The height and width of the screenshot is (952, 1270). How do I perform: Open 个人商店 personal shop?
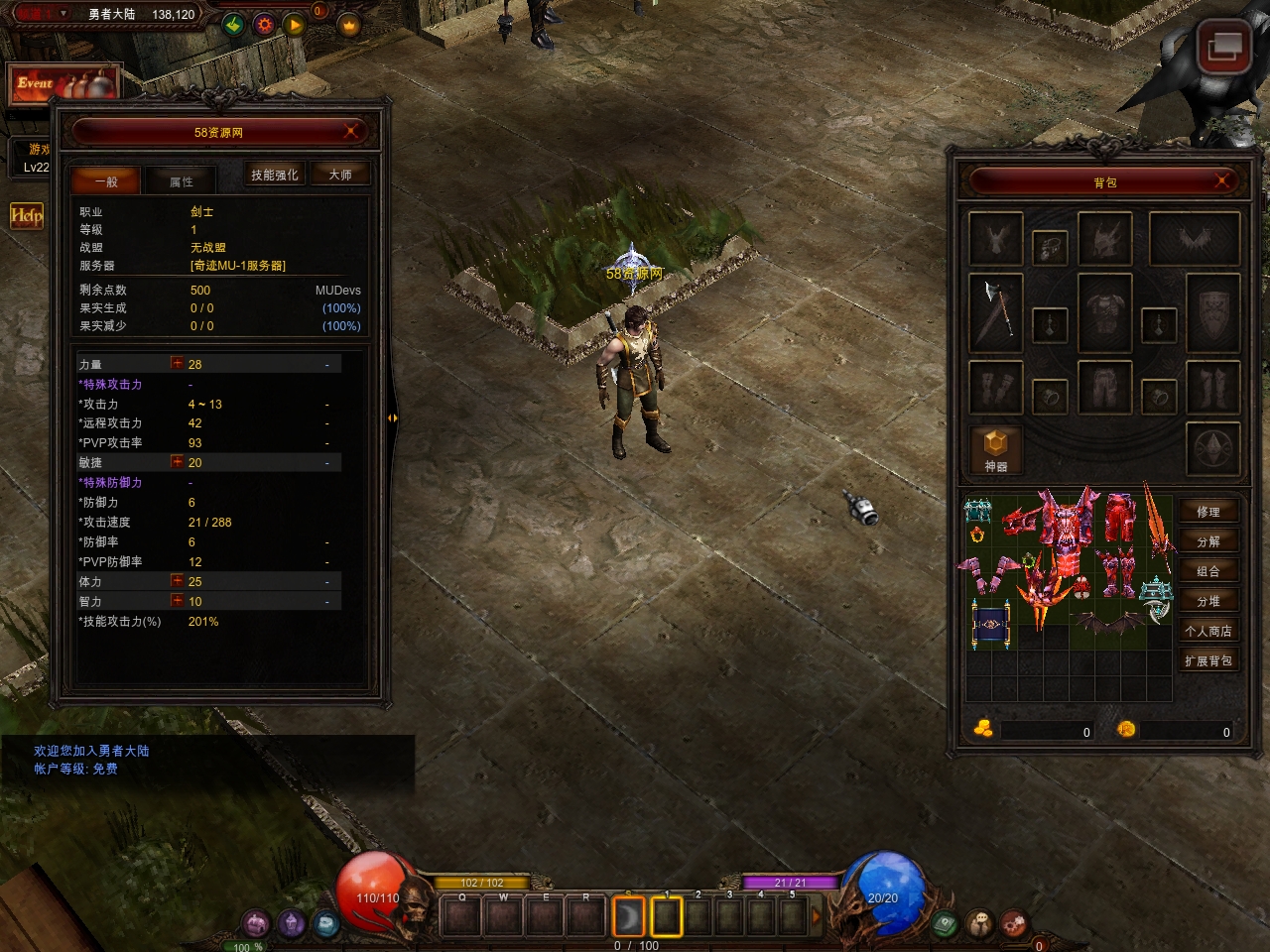click(1207, 631)
